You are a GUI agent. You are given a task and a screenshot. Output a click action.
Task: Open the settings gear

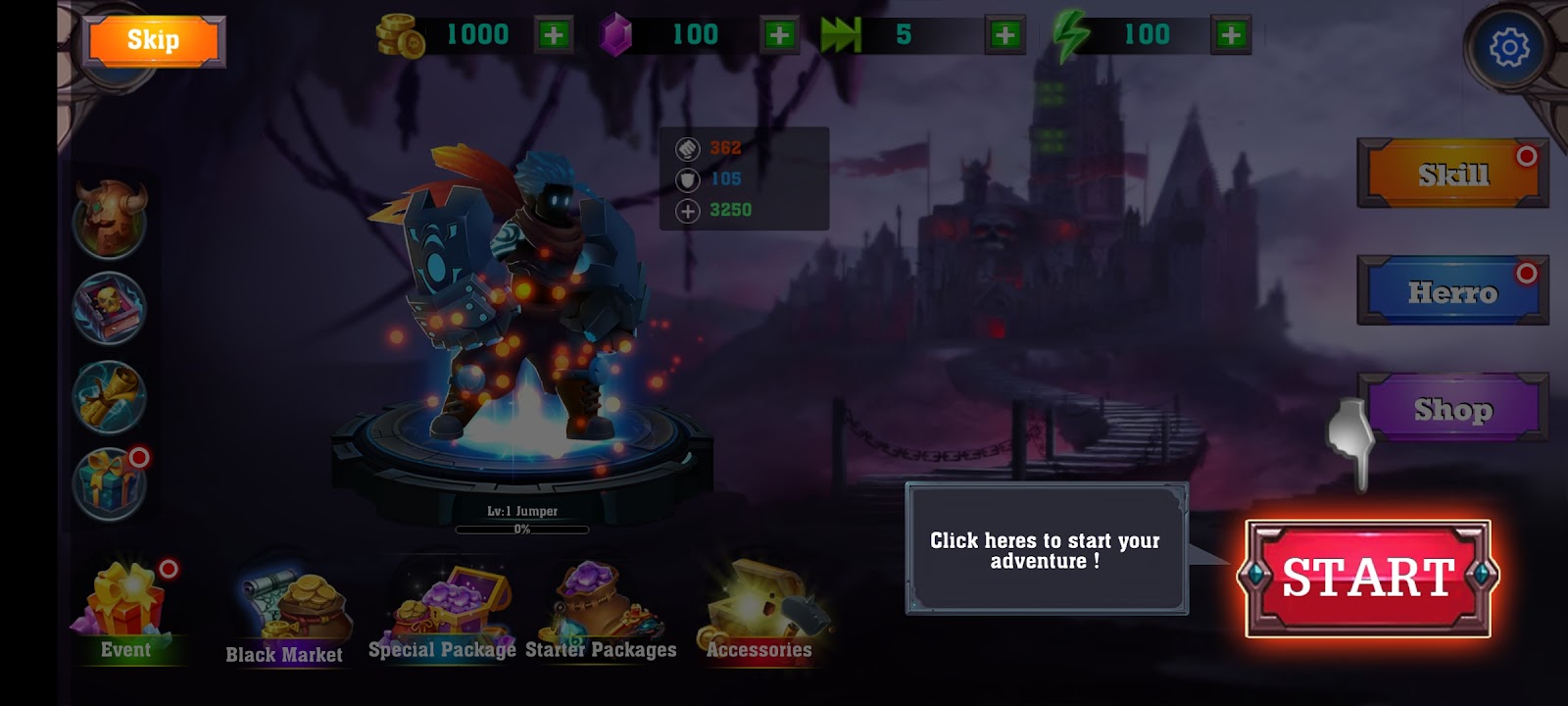click(1508, 47)
